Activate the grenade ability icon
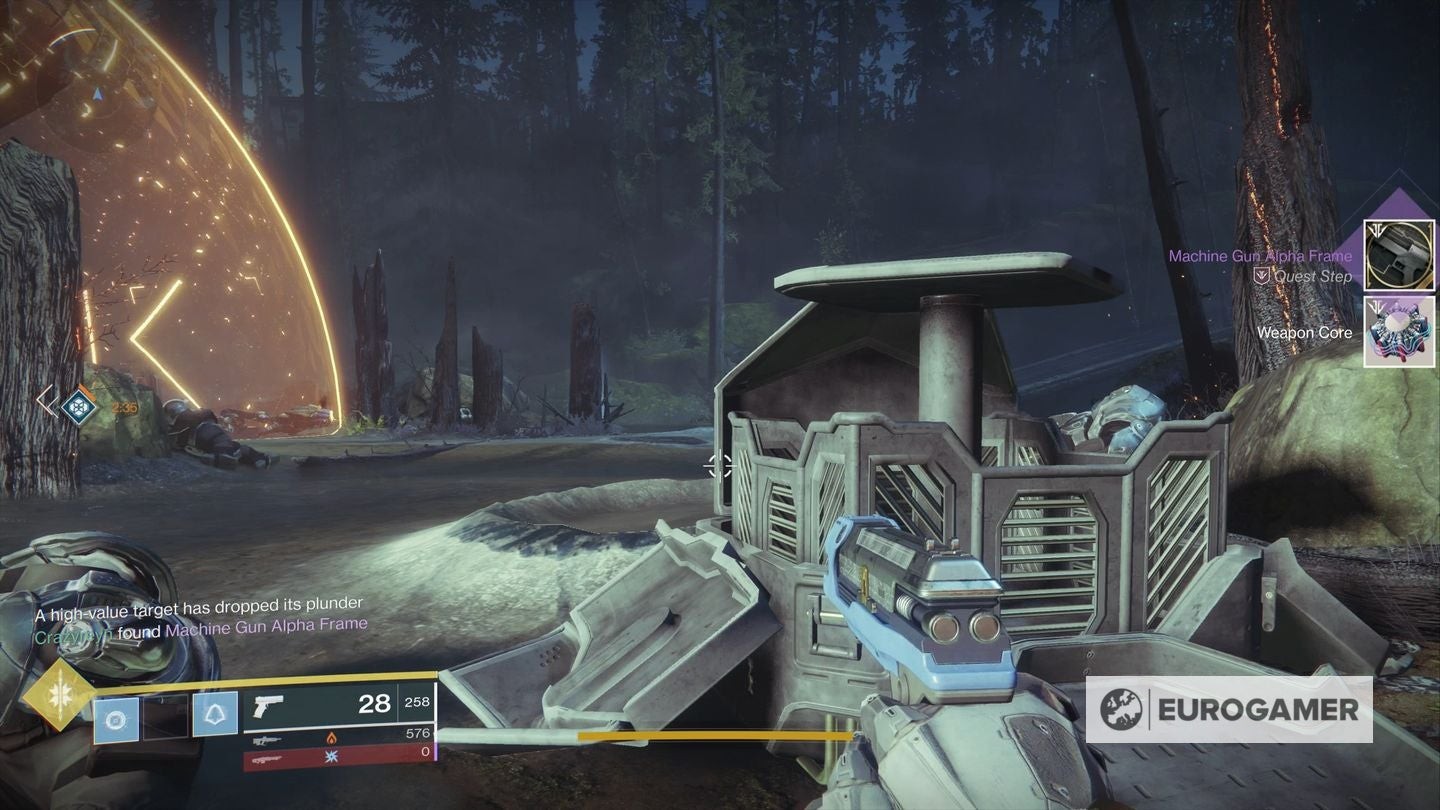Screen dimensions: 1440x810 point(116,719)
